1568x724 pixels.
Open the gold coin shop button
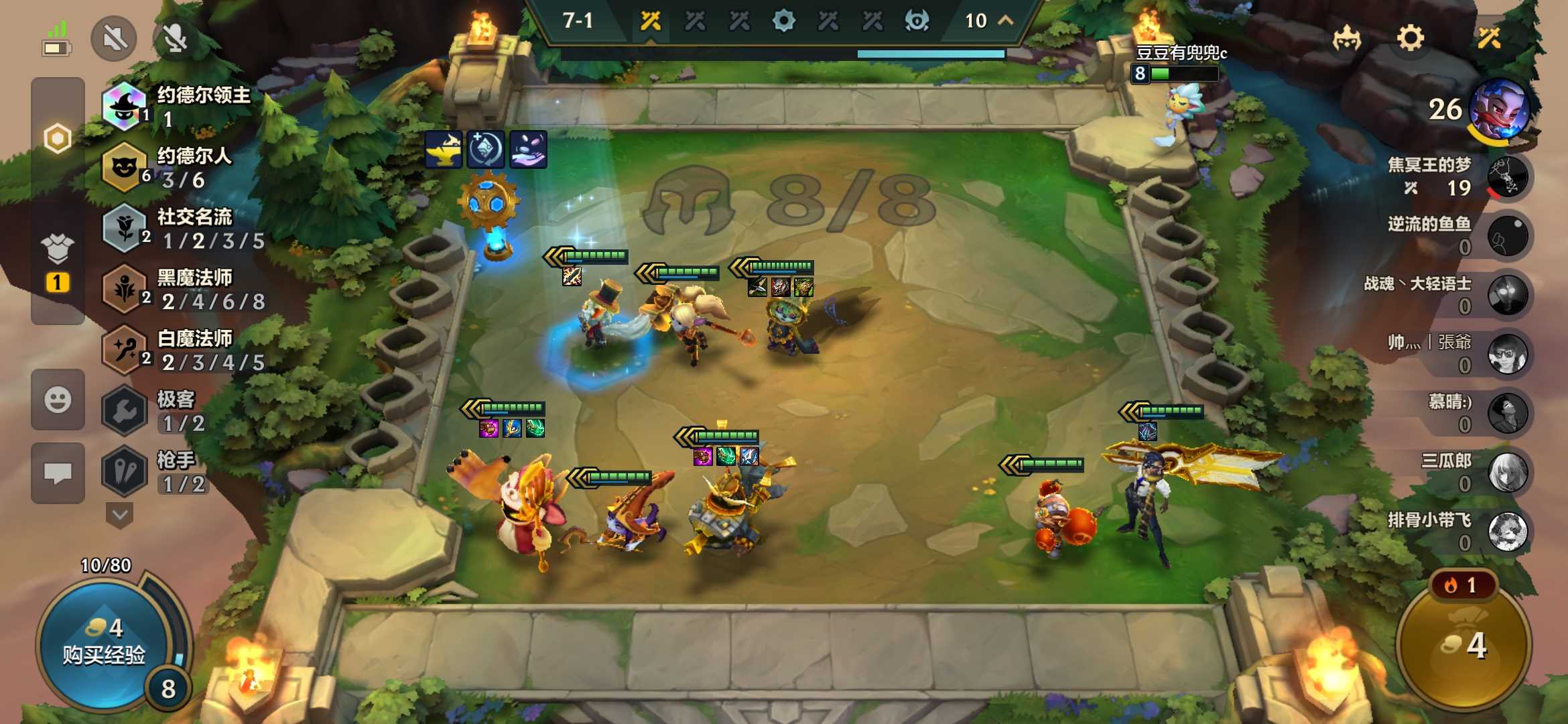point(1464,645)
